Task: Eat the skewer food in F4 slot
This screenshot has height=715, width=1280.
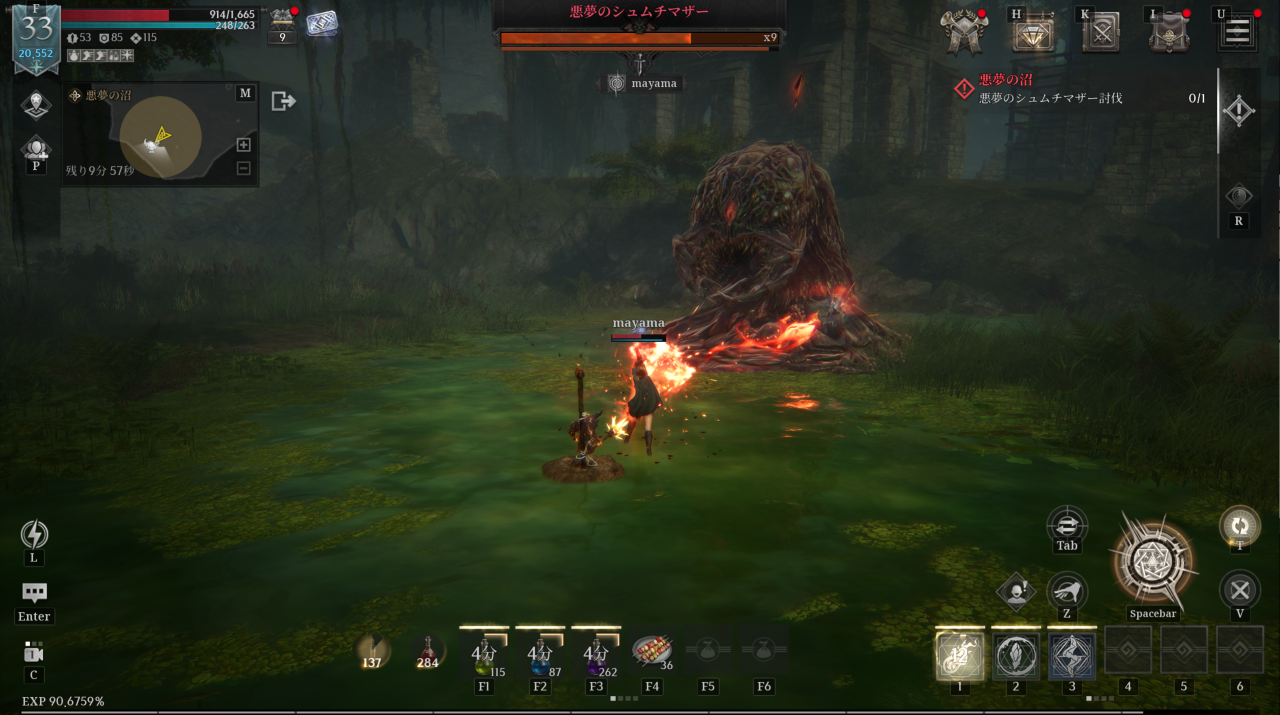Action: pos(652,652)
